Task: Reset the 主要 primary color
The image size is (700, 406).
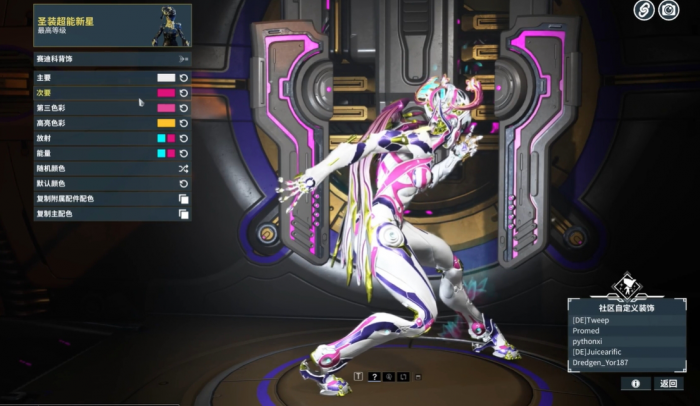Action: 184,77
